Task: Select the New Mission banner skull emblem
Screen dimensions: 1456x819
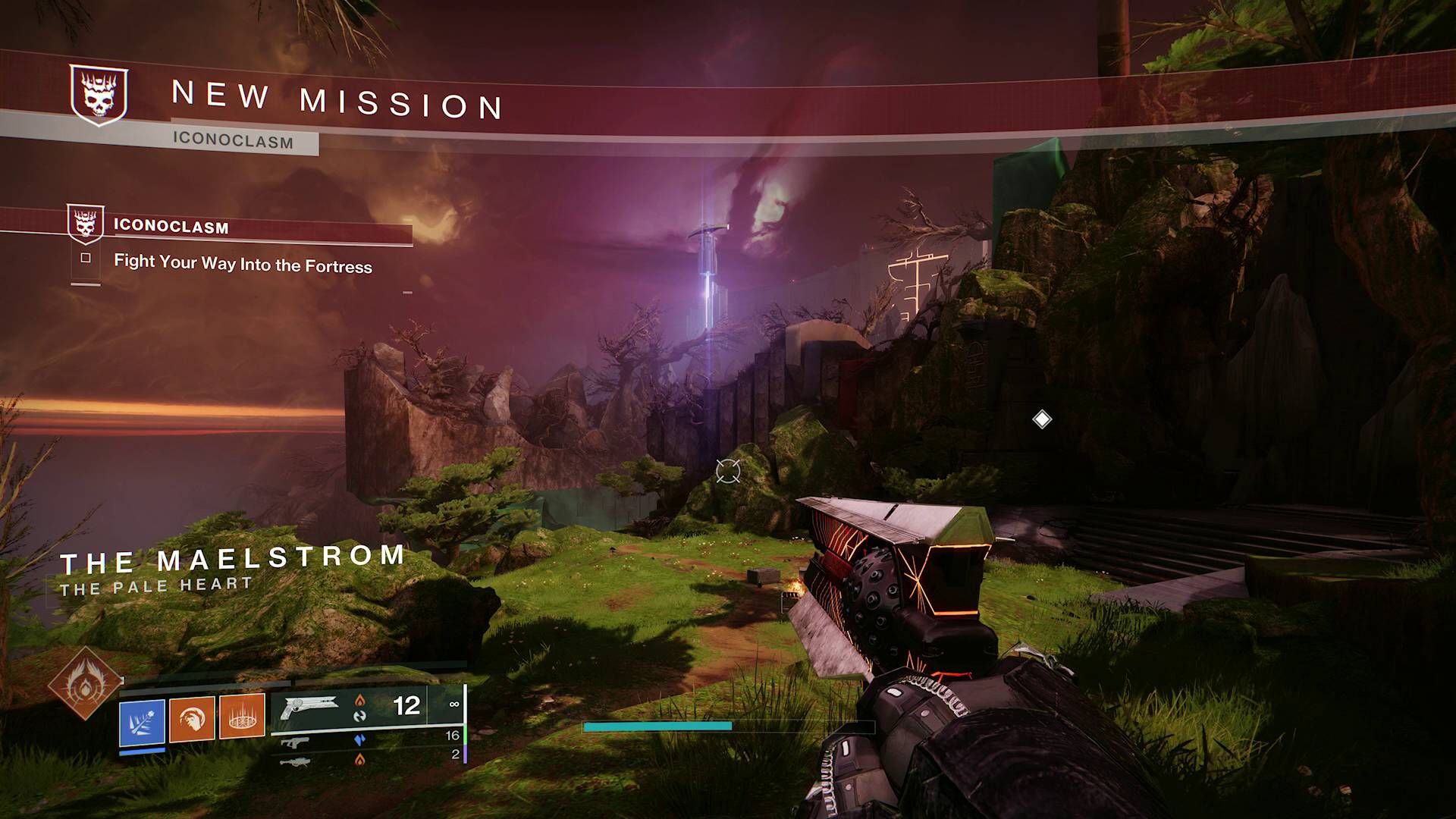Action: coord(99,95)
